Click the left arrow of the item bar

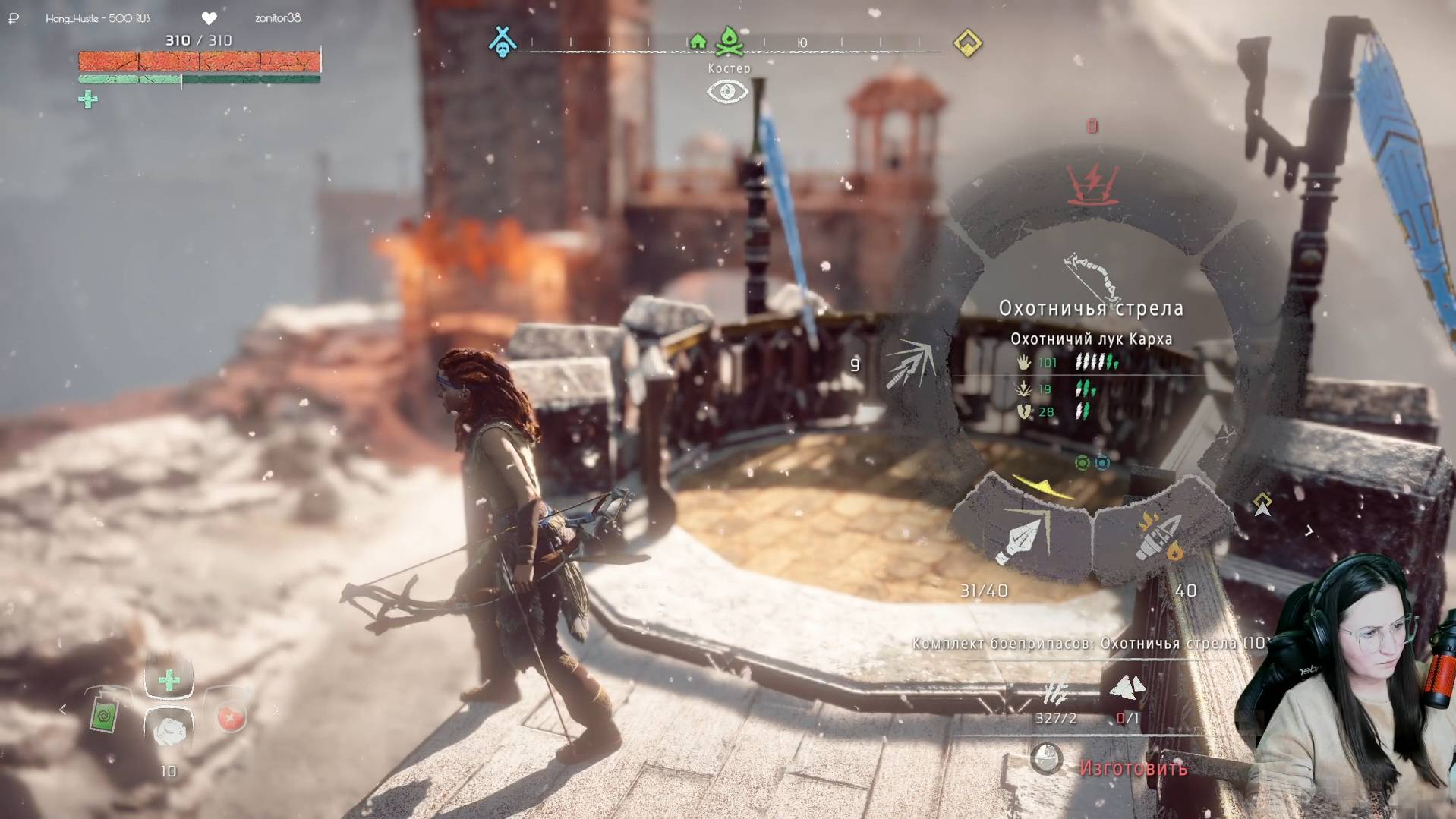click(63, 710)
